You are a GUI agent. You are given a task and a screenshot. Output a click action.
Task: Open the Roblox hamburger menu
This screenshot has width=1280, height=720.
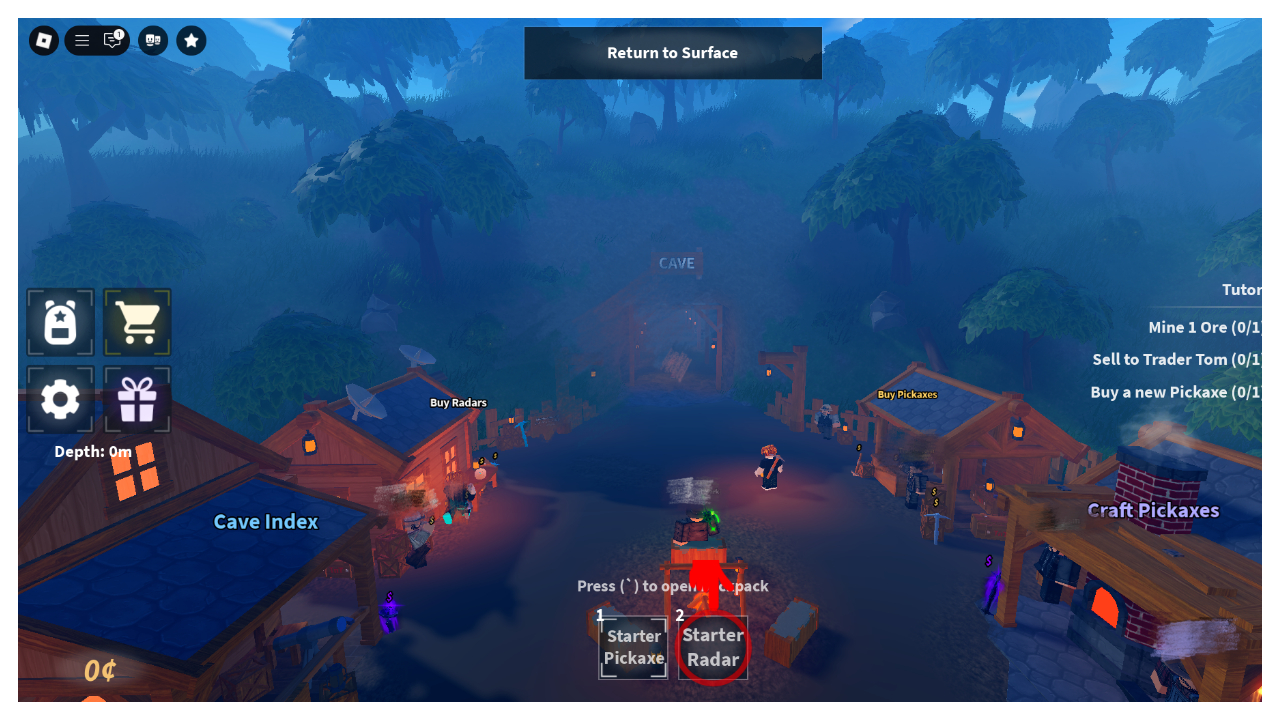[81, 40]
